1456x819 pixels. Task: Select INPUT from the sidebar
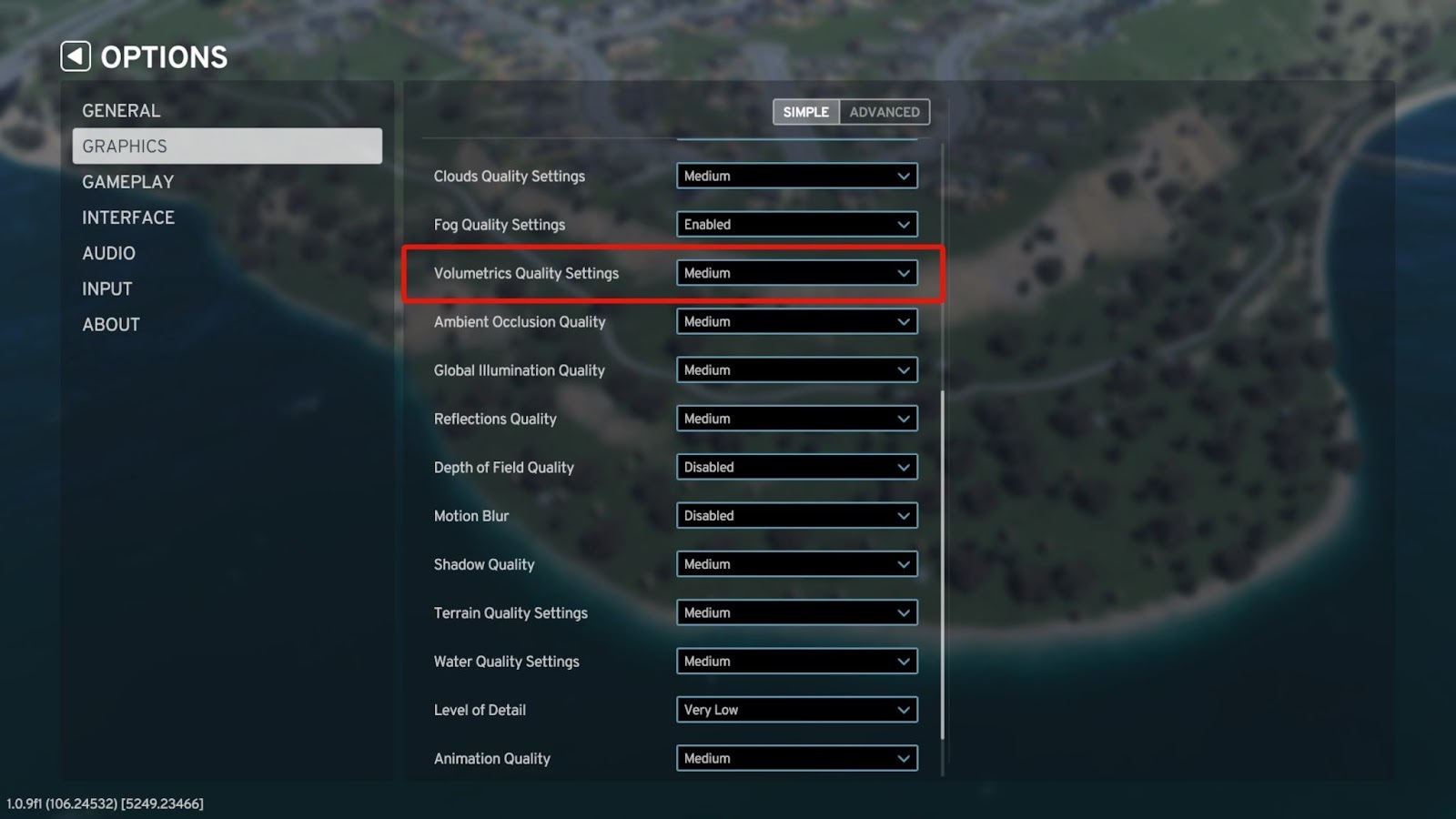(106, 288)
